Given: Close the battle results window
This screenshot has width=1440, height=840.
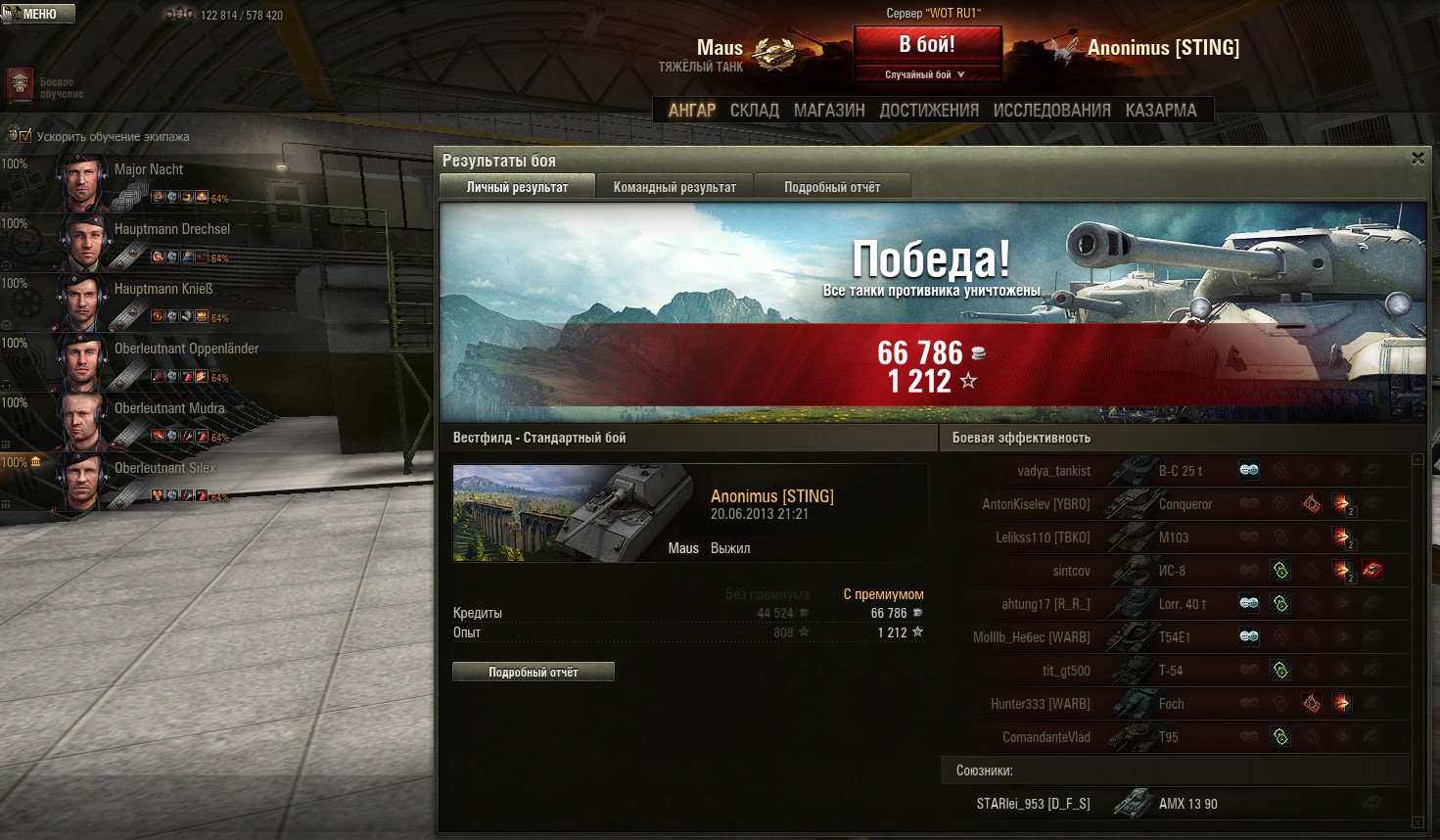Looking at the screenshot, I should point(1417,159).
